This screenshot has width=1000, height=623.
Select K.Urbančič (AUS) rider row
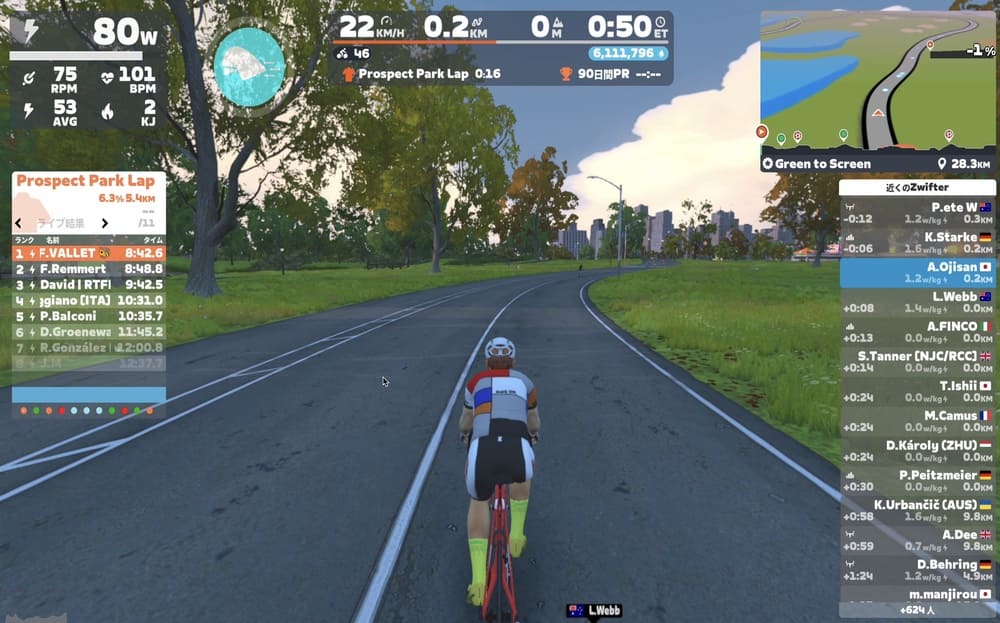917,510
